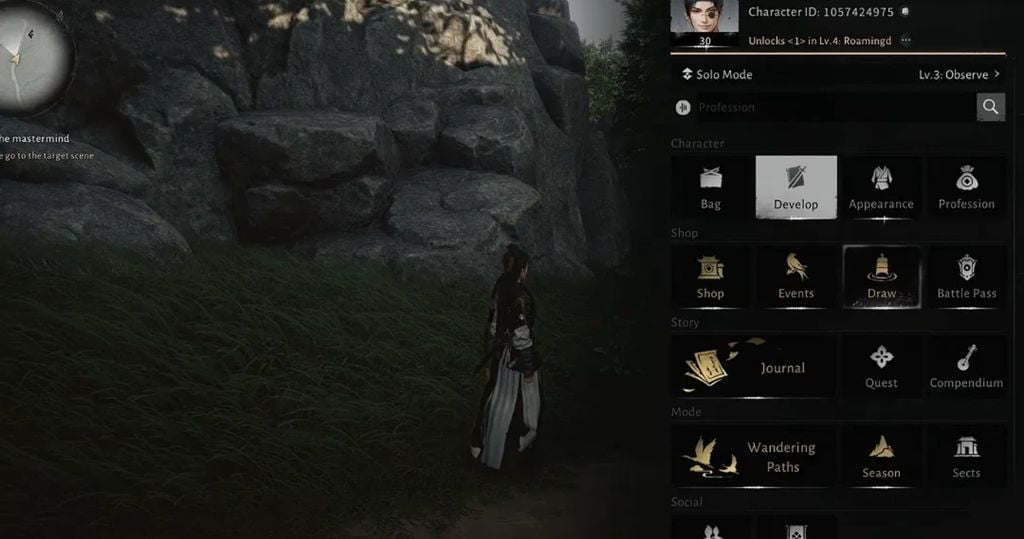1024x539 pixels.
Task: Open the Profession tile in Character section
Action: coord(966,188)
